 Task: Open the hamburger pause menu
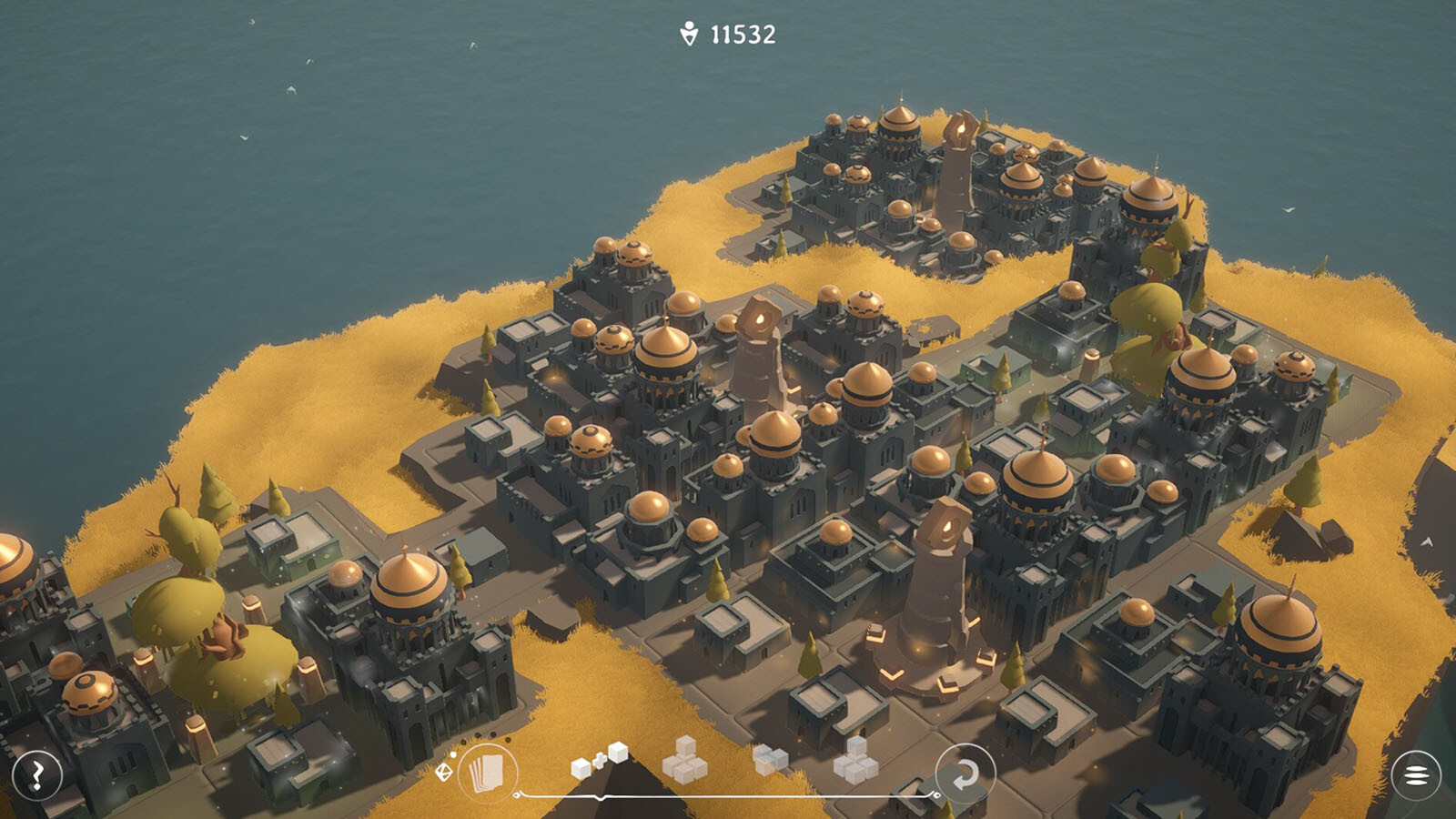pyautogui.click(x=1416, y=775)
